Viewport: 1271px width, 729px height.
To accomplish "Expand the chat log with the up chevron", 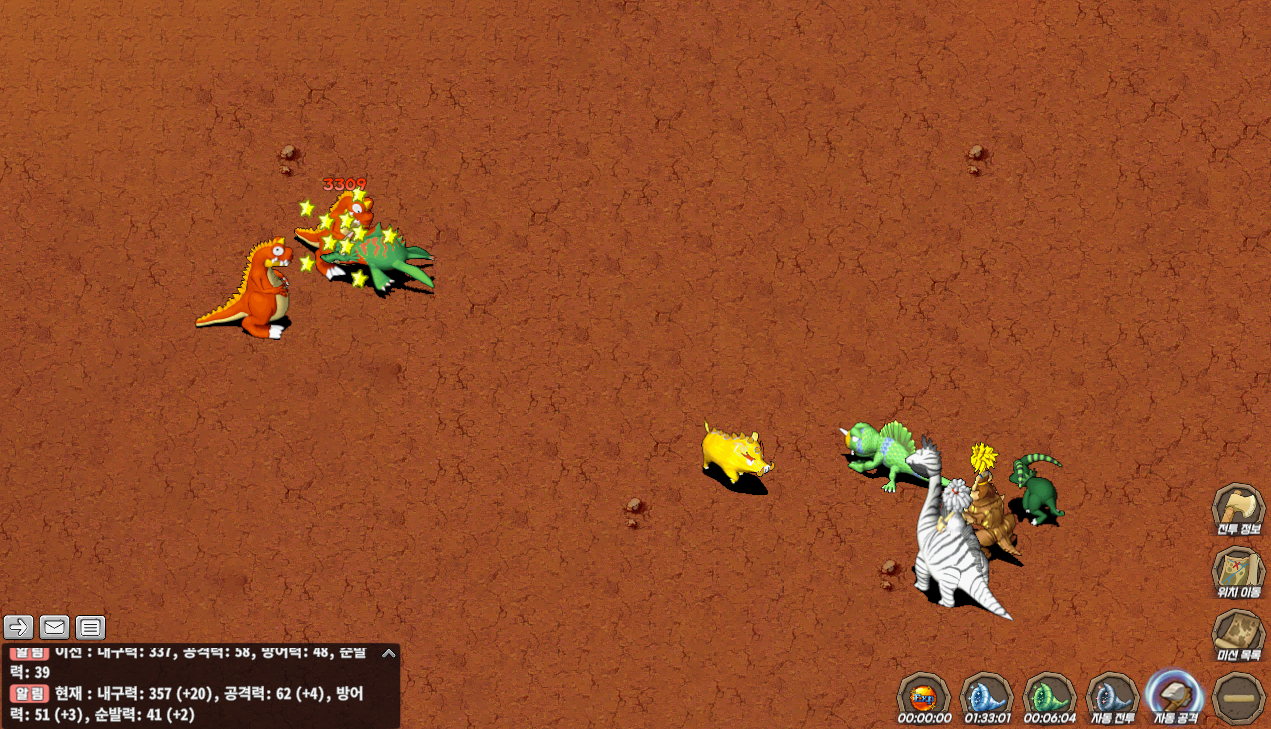I will coord(389,654).
